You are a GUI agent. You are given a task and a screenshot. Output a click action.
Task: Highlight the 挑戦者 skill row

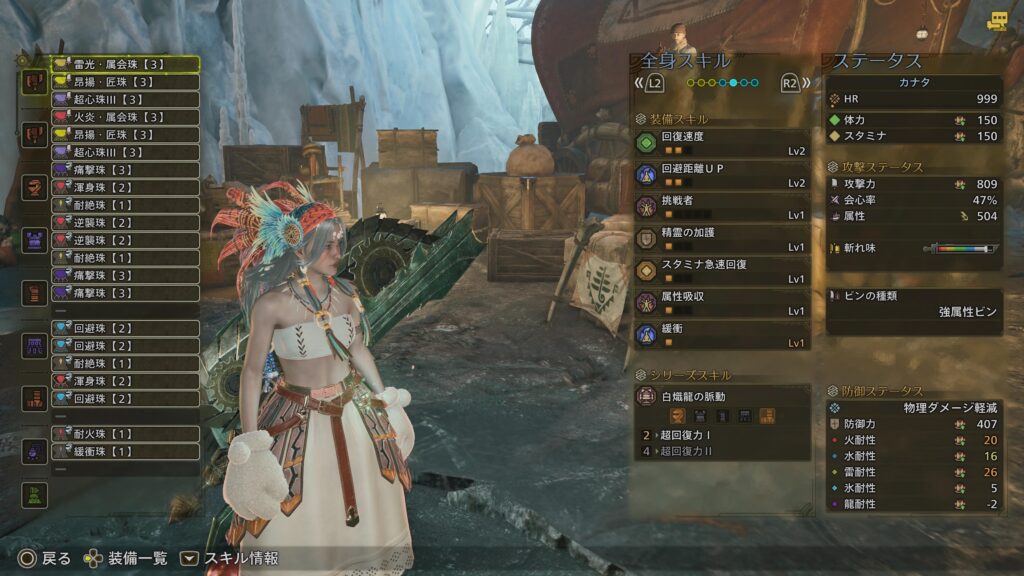(x=721, y=206)
